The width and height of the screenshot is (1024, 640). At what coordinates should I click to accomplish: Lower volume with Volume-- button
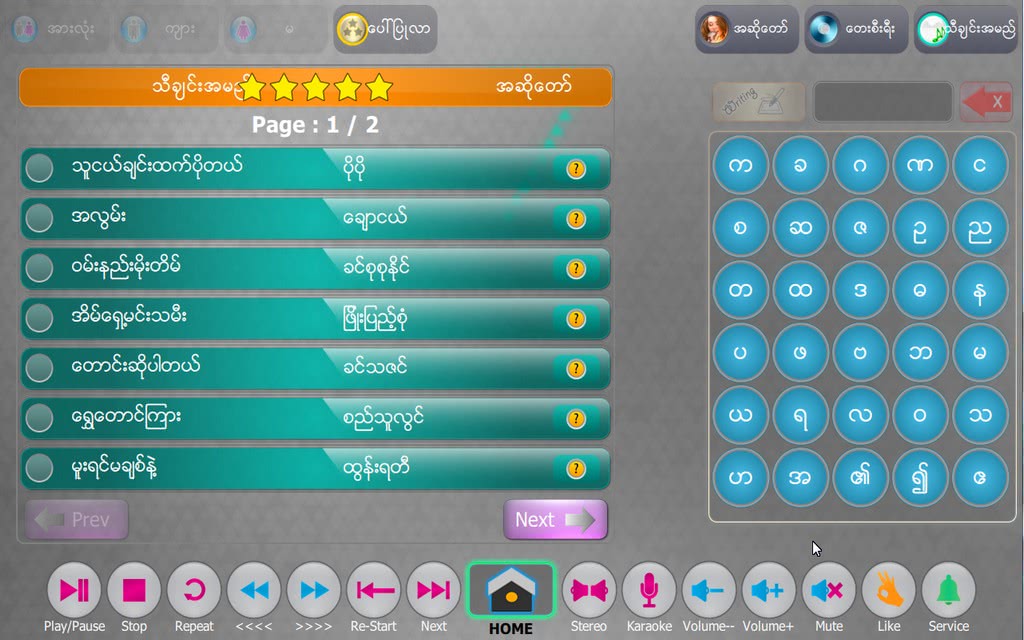coord(709,590)
